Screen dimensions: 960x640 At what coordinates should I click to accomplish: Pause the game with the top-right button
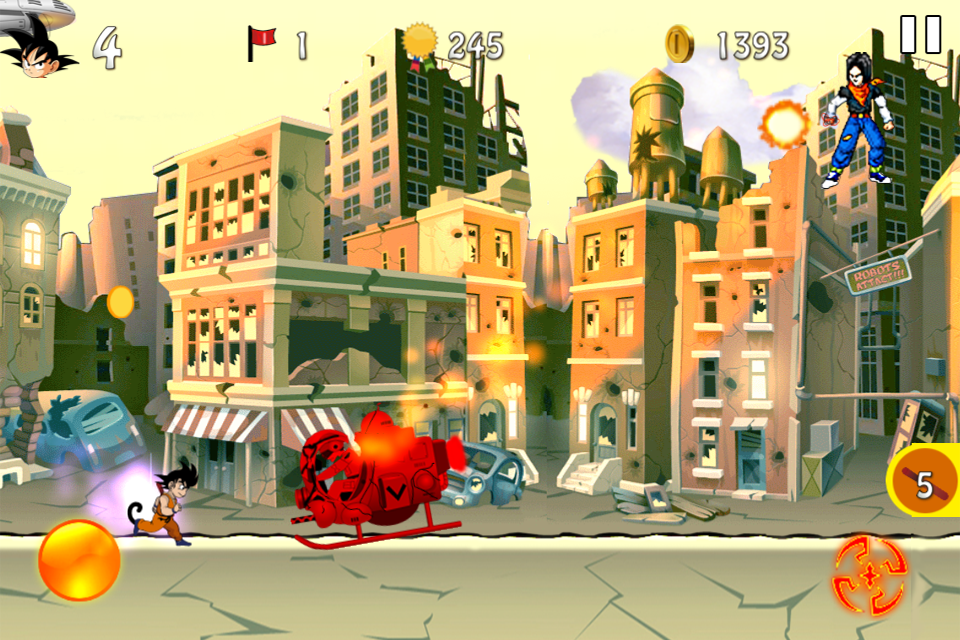tap(920, 34)
